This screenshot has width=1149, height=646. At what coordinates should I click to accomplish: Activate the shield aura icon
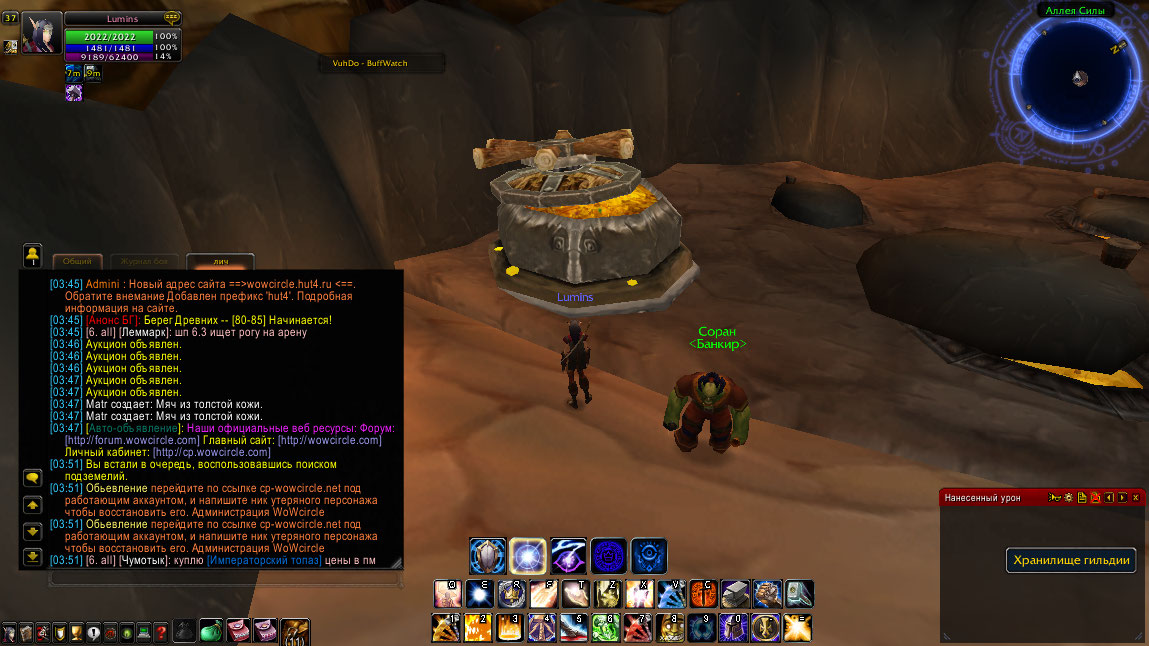point(487,555)
